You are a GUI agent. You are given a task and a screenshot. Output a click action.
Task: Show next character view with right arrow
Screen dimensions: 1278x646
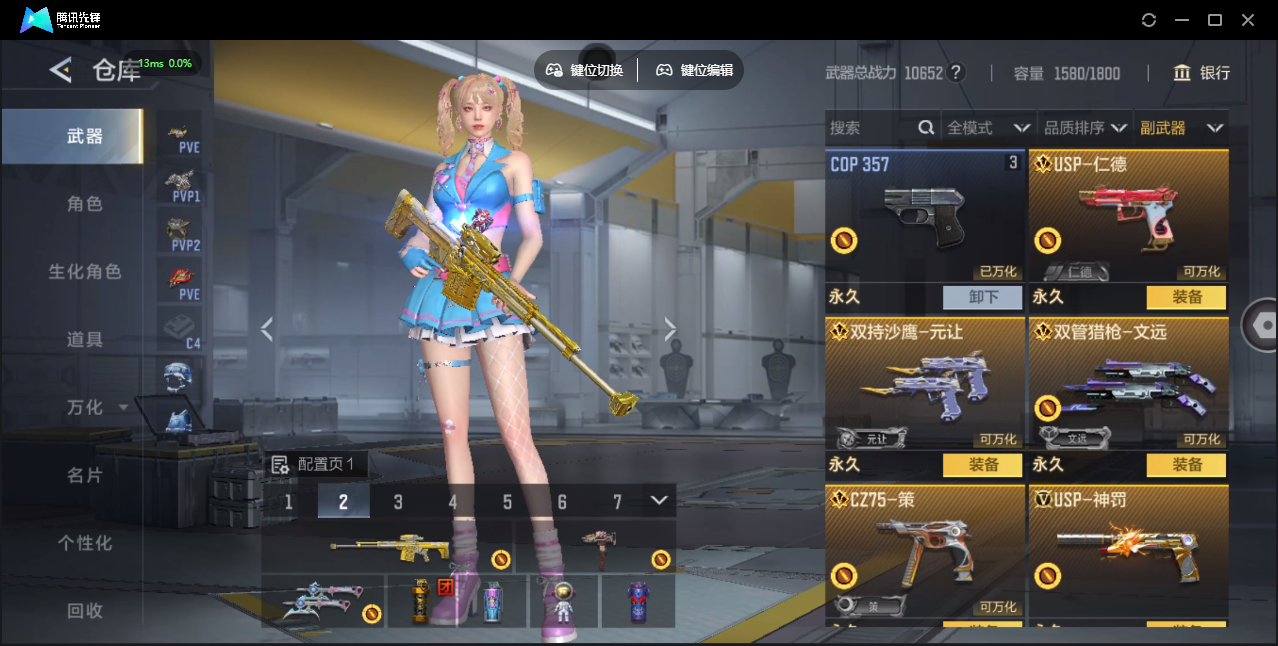670,329
